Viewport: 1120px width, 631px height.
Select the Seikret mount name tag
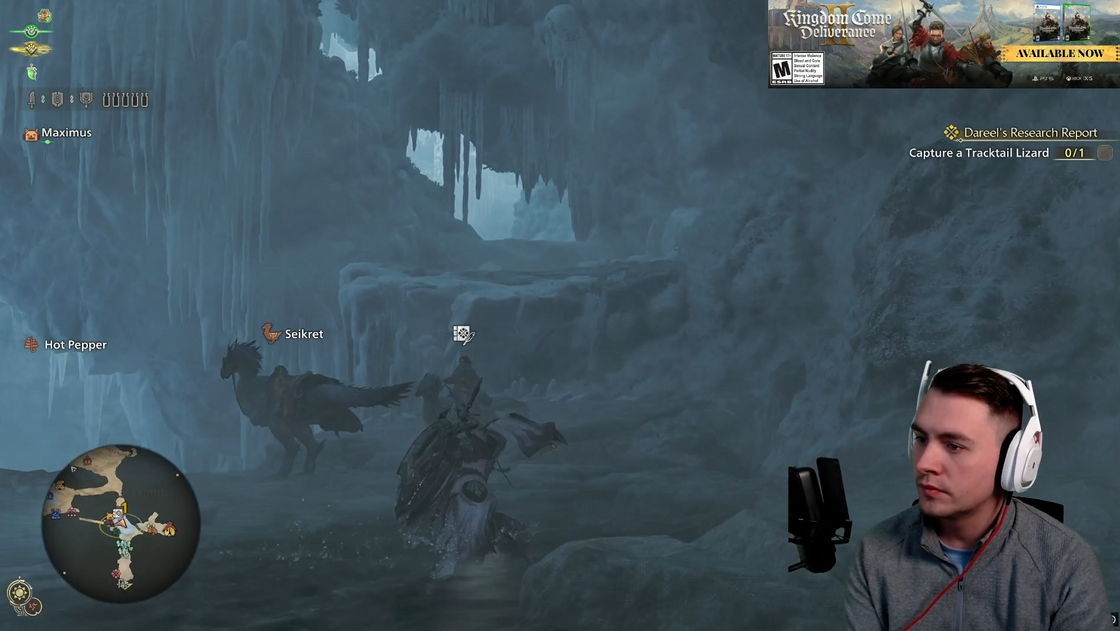(x=302, y=334)
